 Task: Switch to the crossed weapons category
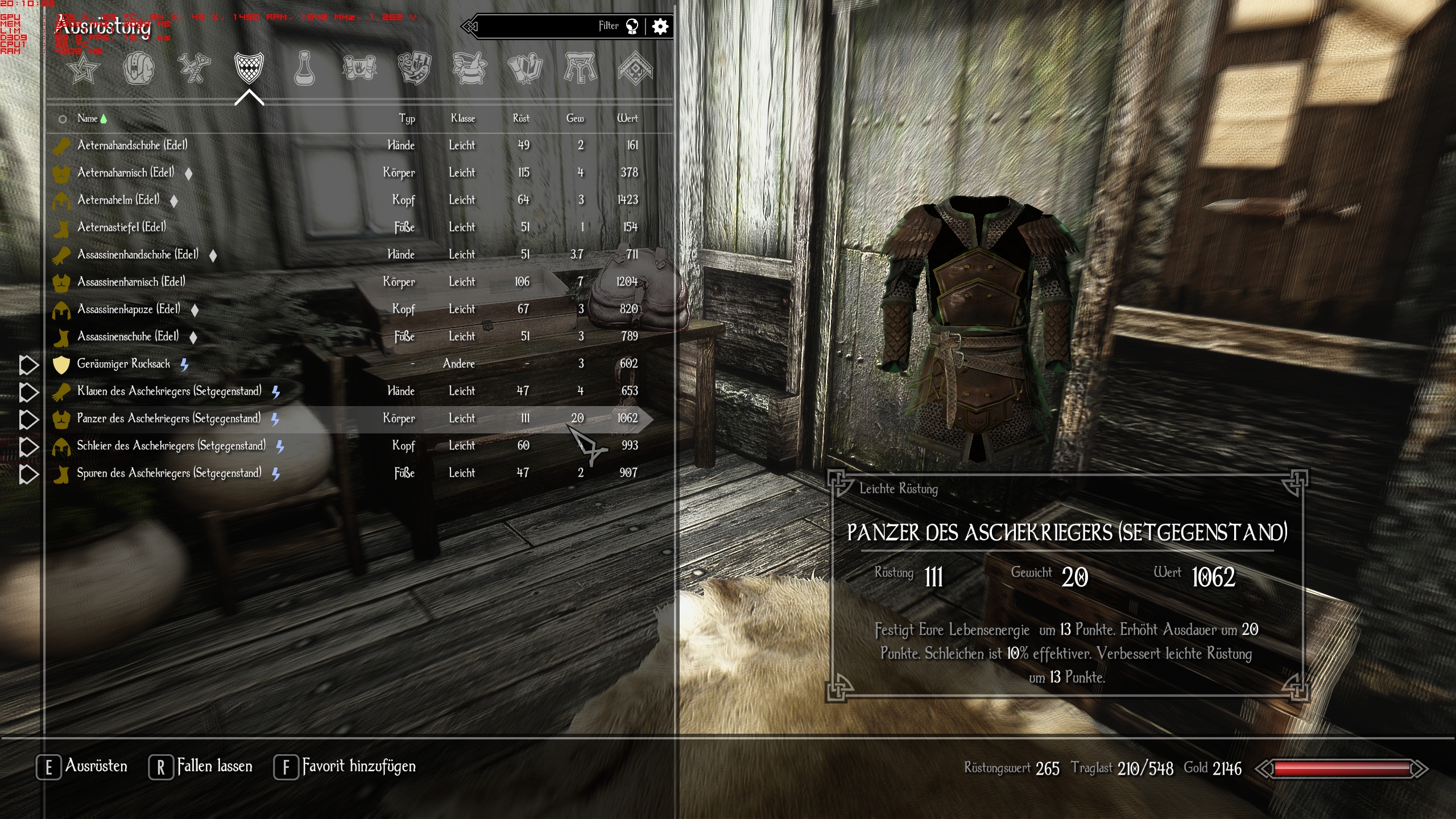click(194, 69)
